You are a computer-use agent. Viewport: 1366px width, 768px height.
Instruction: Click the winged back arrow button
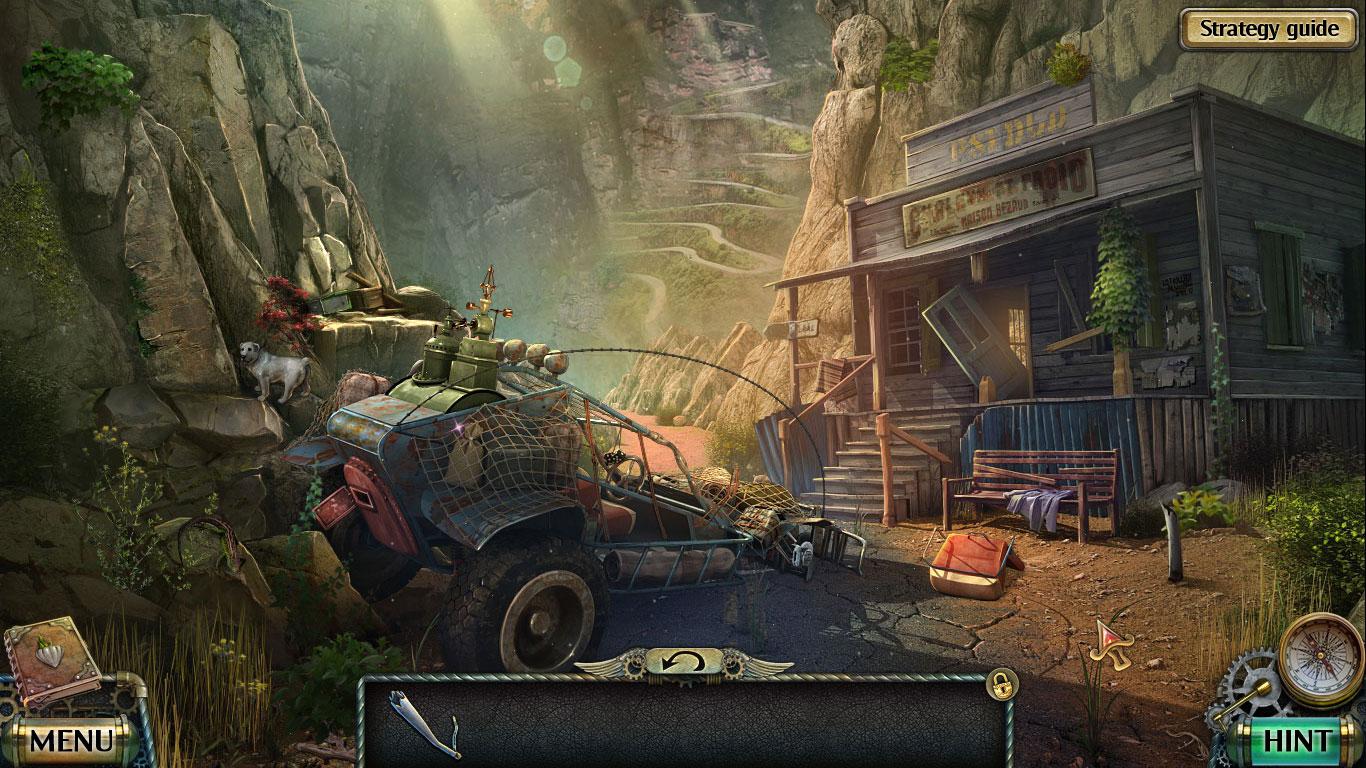click(684, 662)
